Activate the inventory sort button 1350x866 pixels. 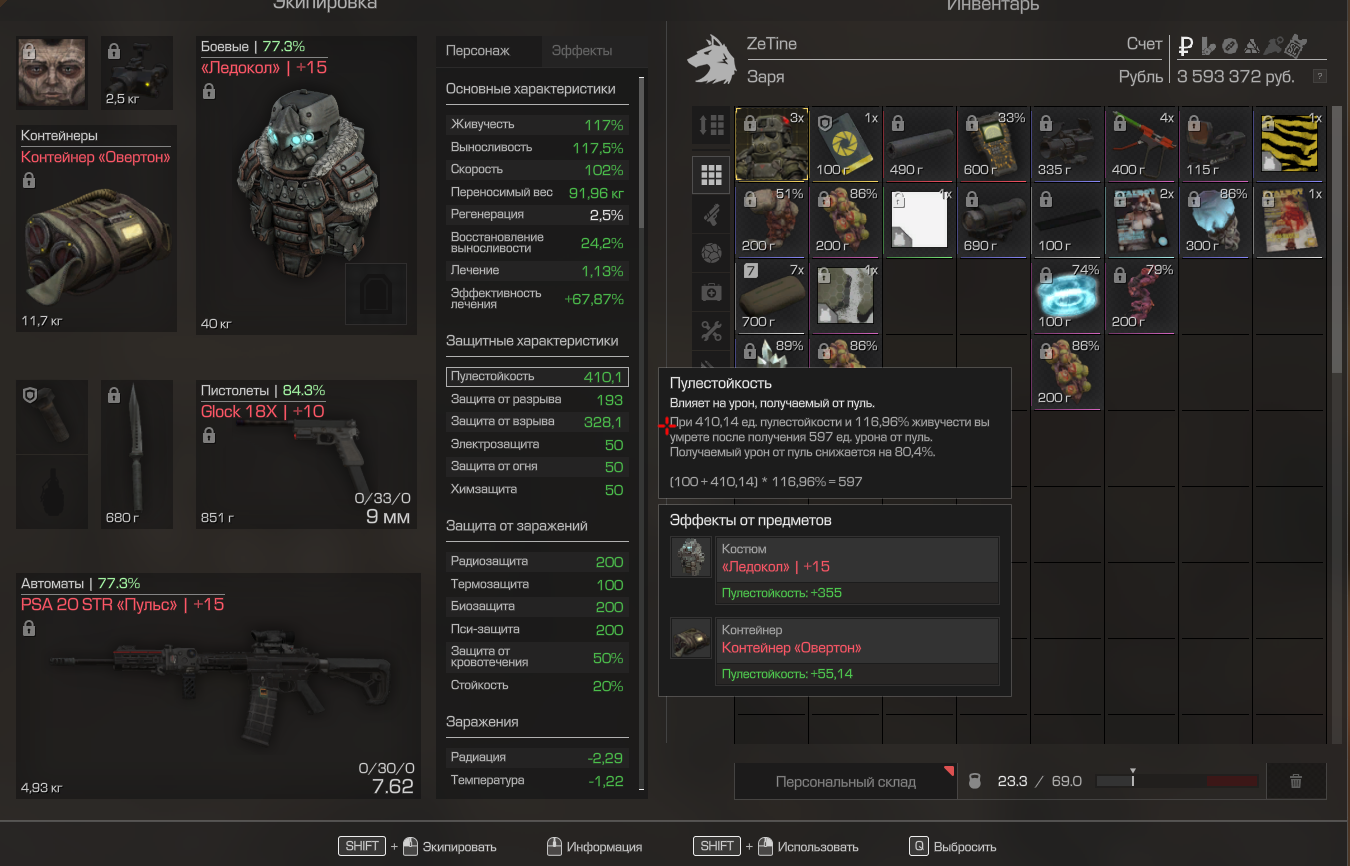pos(711,125)
